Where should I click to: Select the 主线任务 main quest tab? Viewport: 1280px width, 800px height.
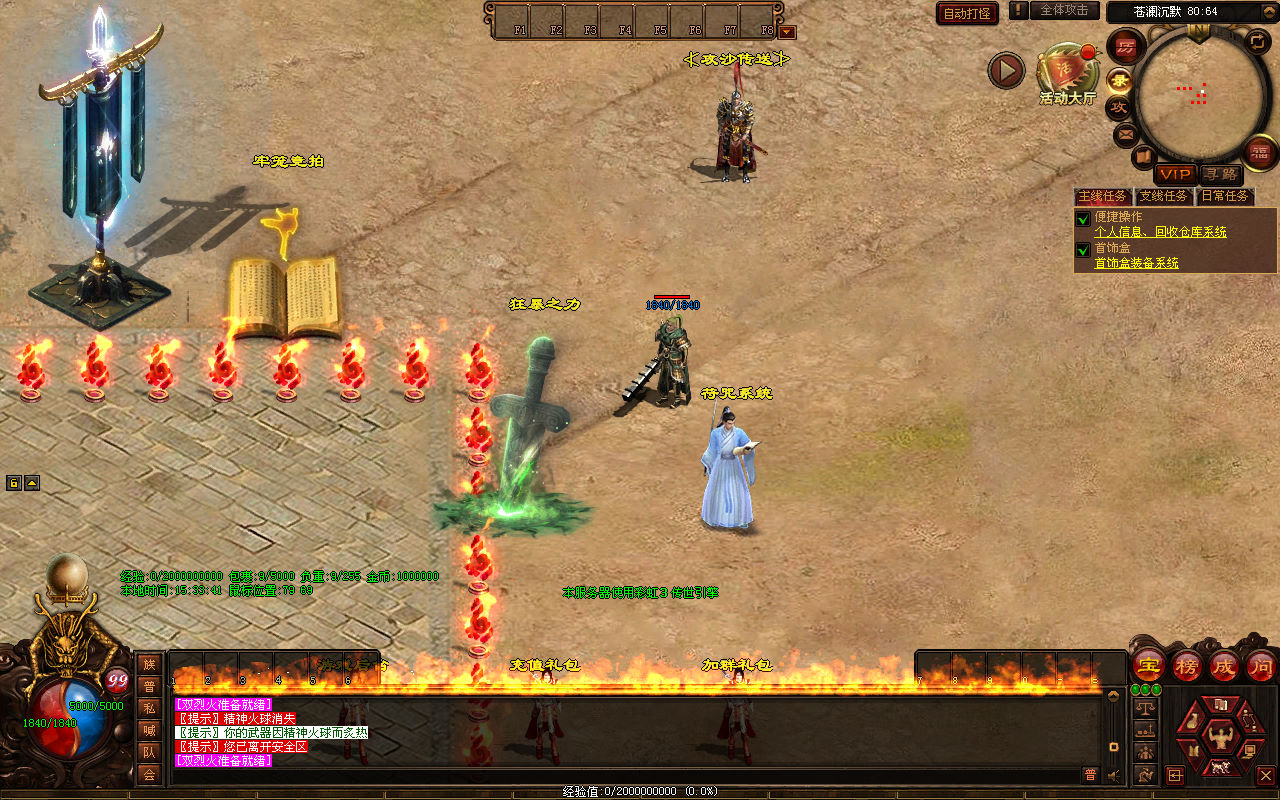pos(1102,196)
